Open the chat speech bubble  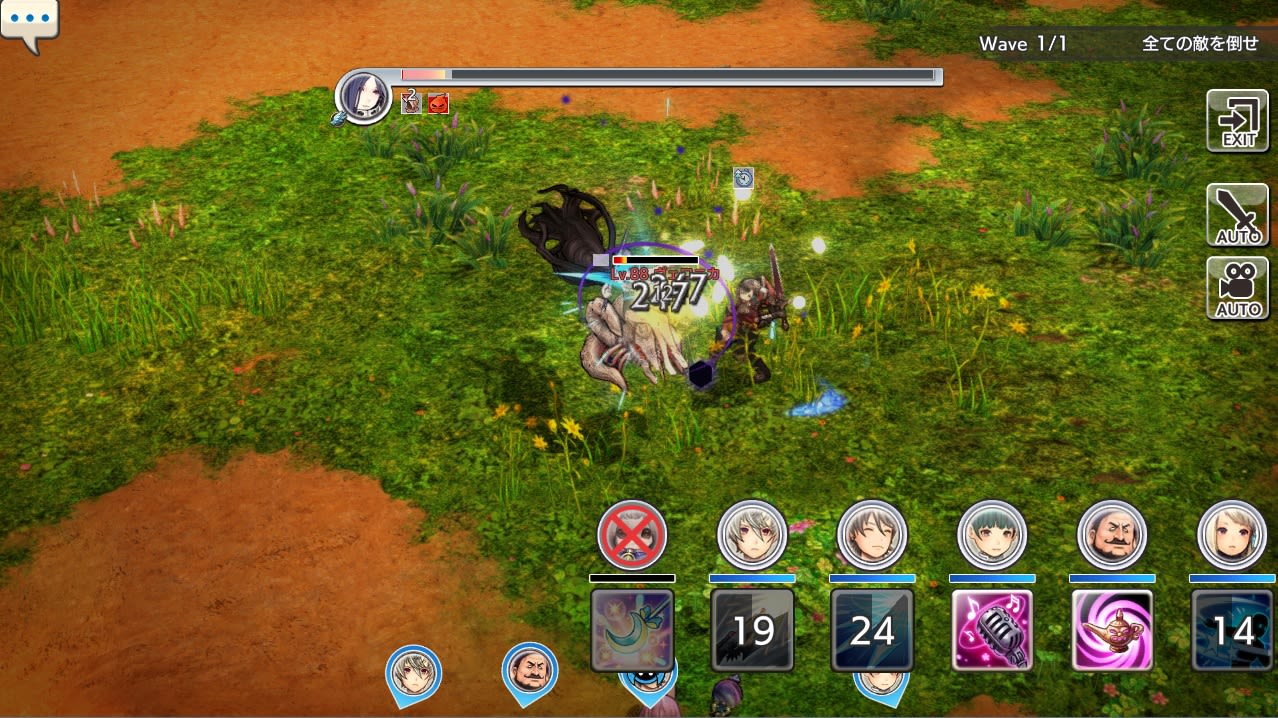pyautogui.click(x=28, y=24)
